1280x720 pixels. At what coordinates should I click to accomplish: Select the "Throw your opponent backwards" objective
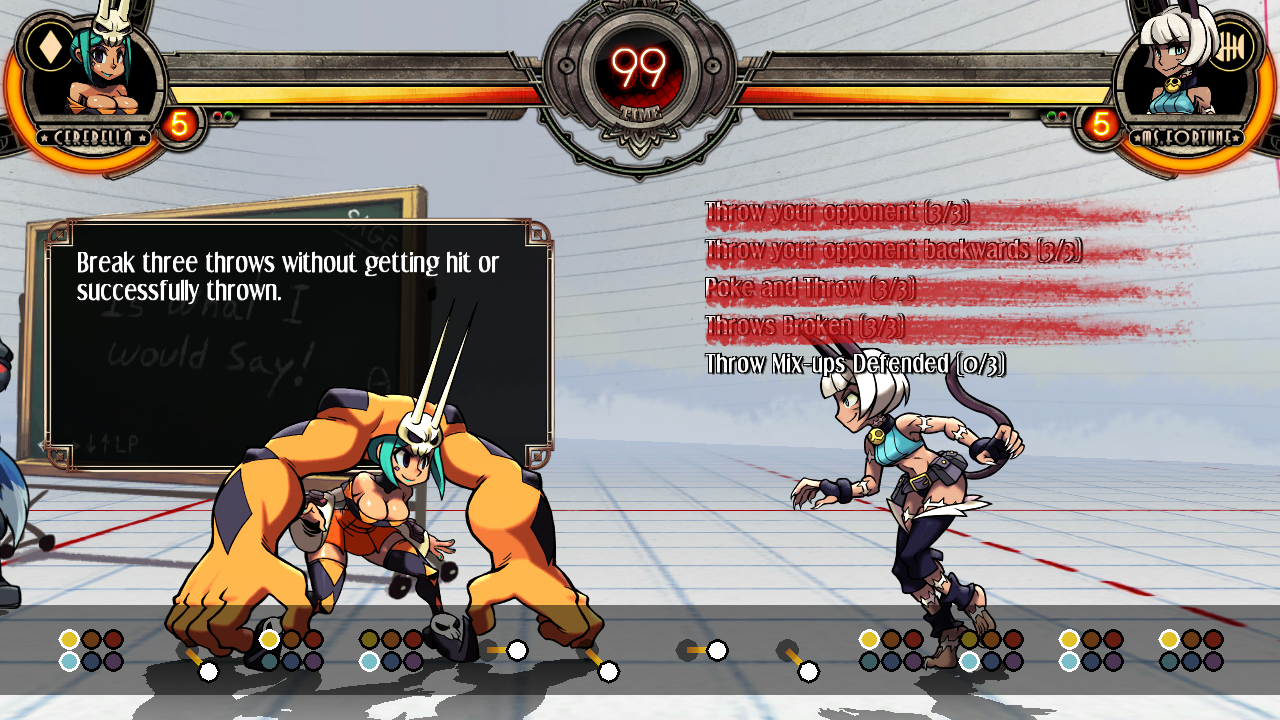[893, 250]
